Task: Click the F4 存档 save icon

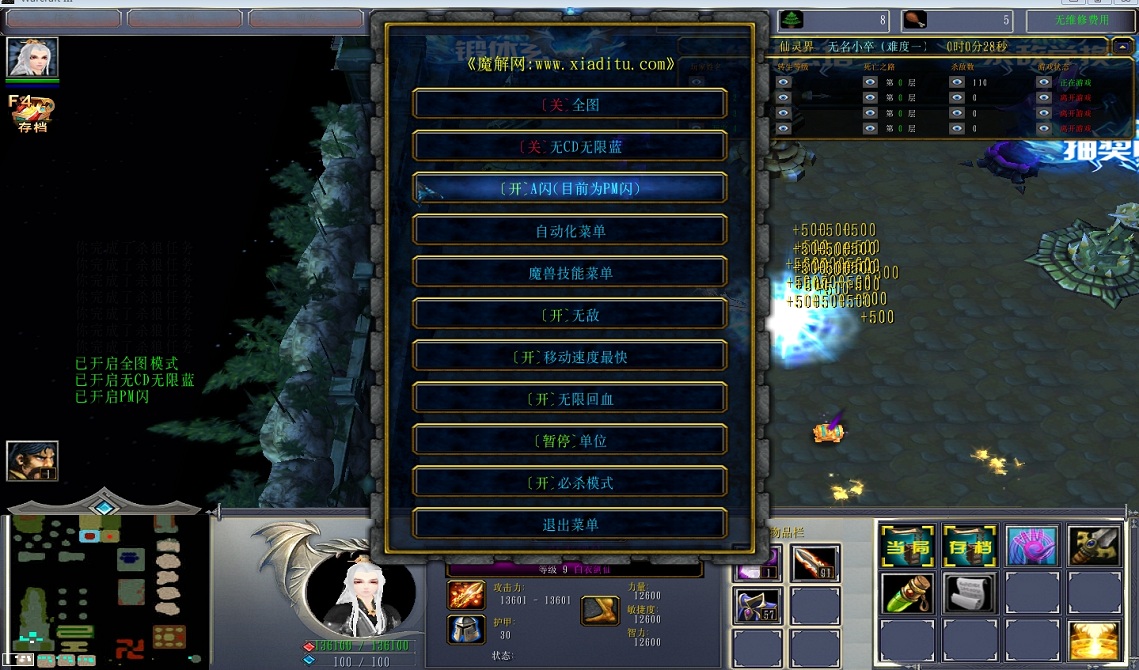Action: click(31, 114)
